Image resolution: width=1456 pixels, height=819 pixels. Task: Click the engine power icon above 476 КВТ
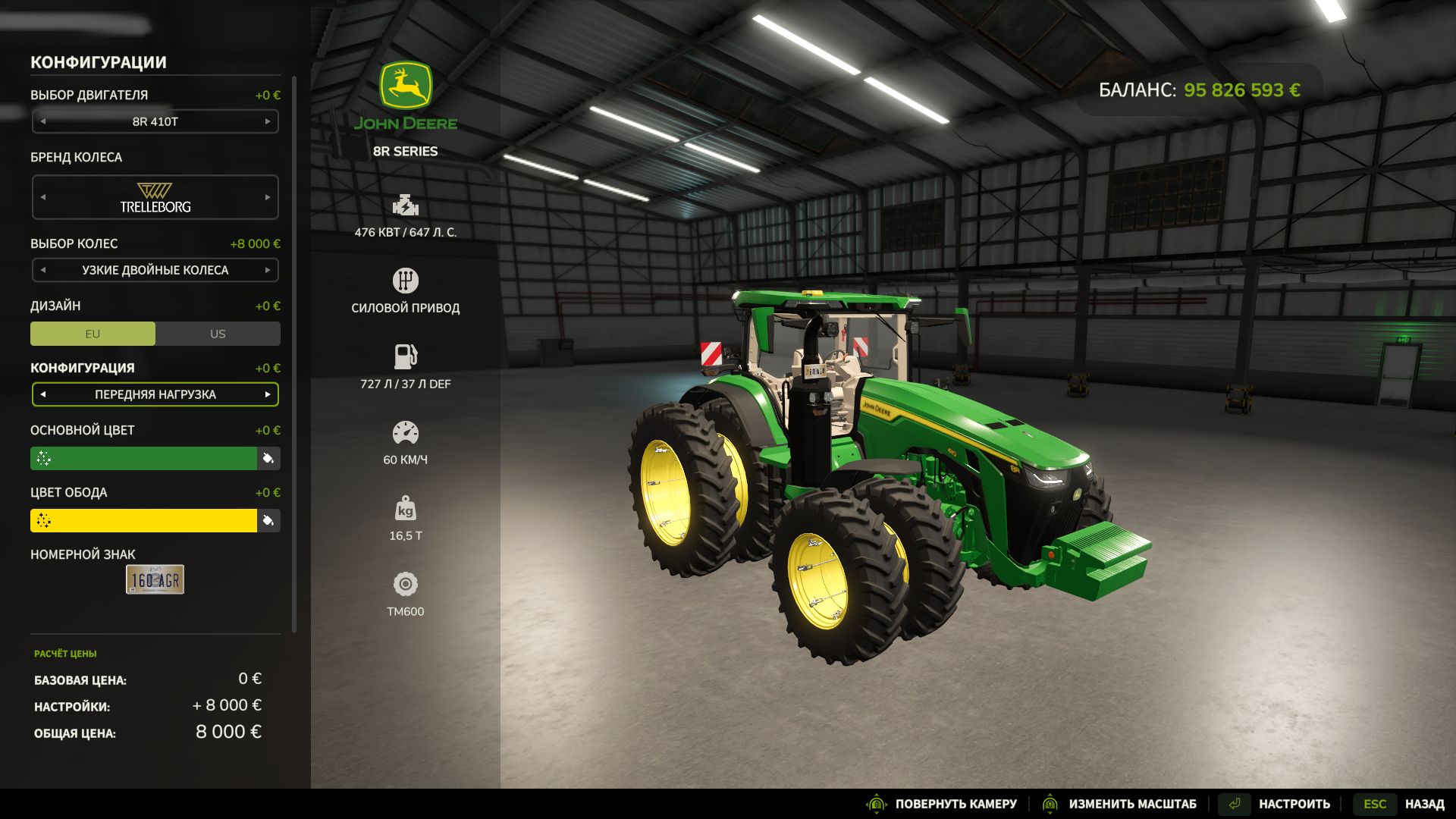[406, 205]
